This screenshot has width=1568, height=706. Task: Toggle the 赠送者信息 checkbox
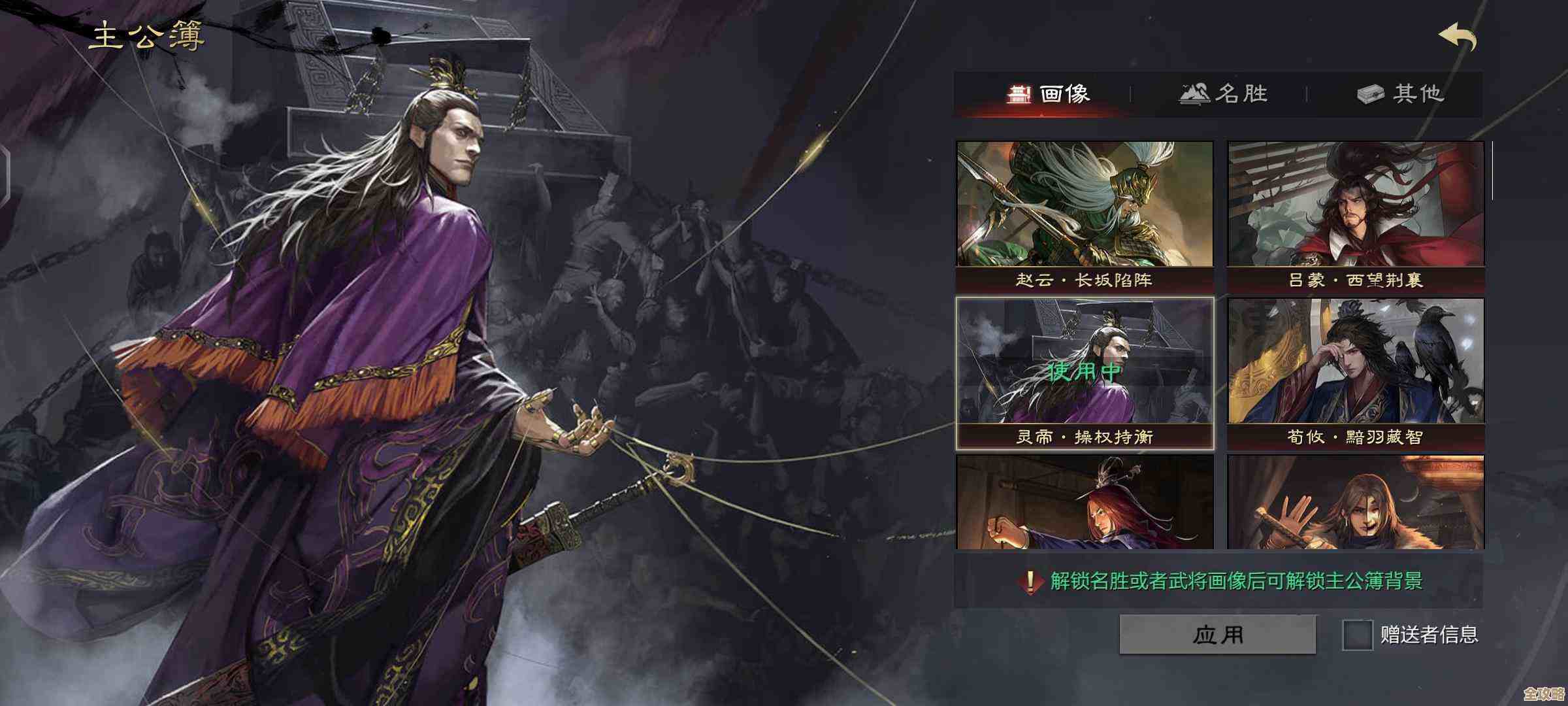(x=1357, y=635)
